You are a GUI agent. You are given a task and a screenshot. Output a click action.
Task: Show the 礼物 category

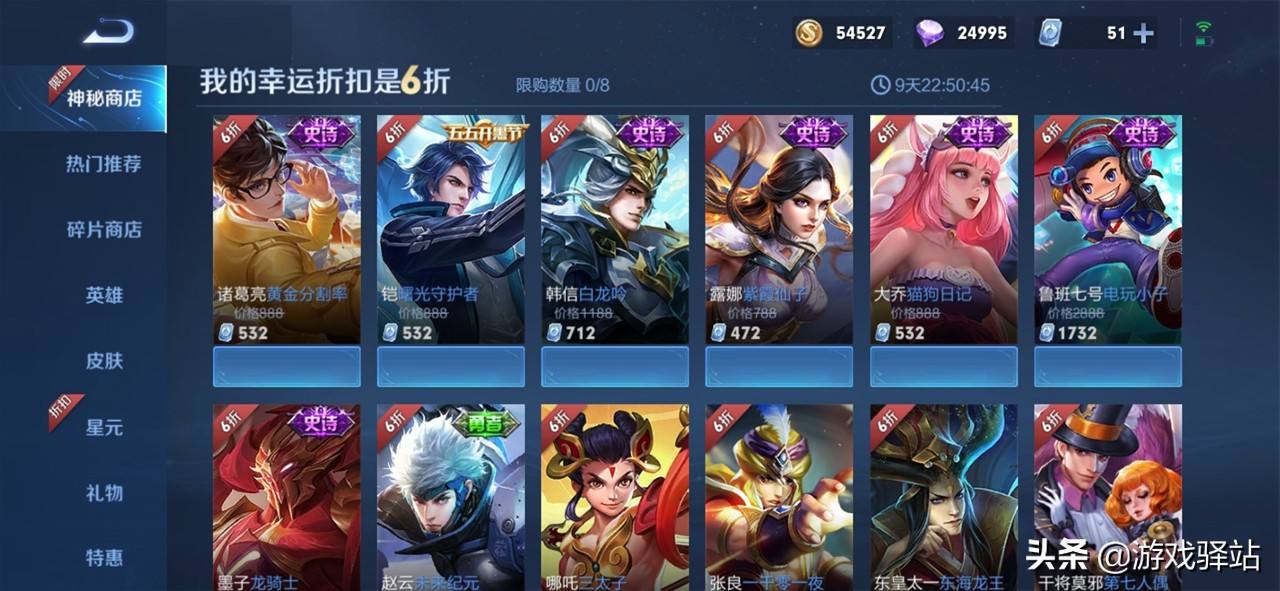(103, 493)
